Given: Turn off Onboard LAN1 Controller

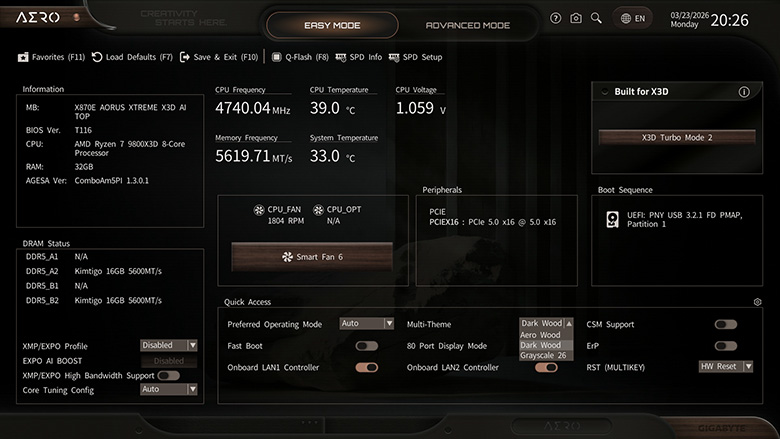Looking at the screenshot, I should [367, 367].
